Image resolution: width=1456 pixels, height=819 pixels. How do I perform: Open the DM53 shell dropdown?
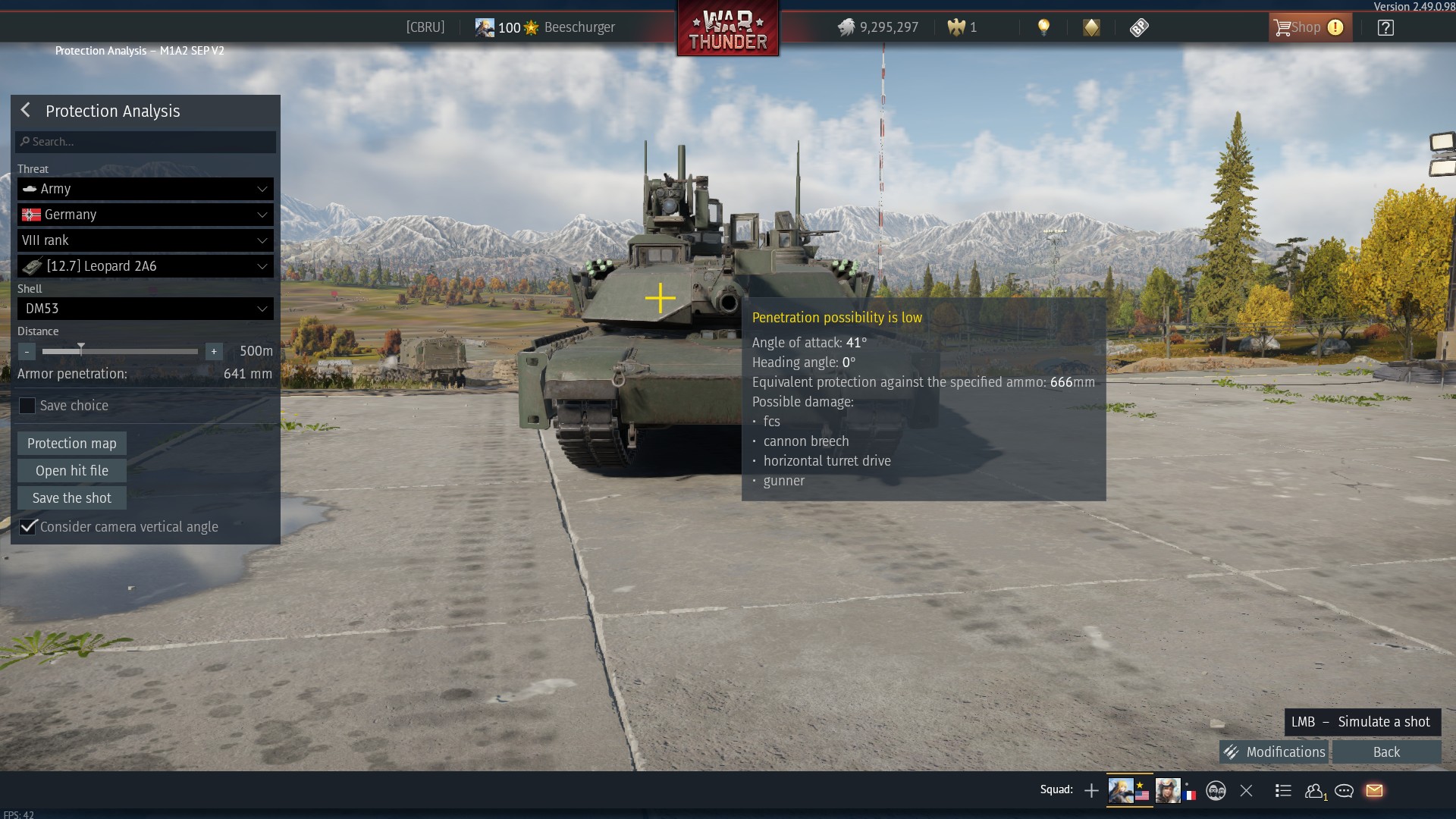click(x=146, y=309)
